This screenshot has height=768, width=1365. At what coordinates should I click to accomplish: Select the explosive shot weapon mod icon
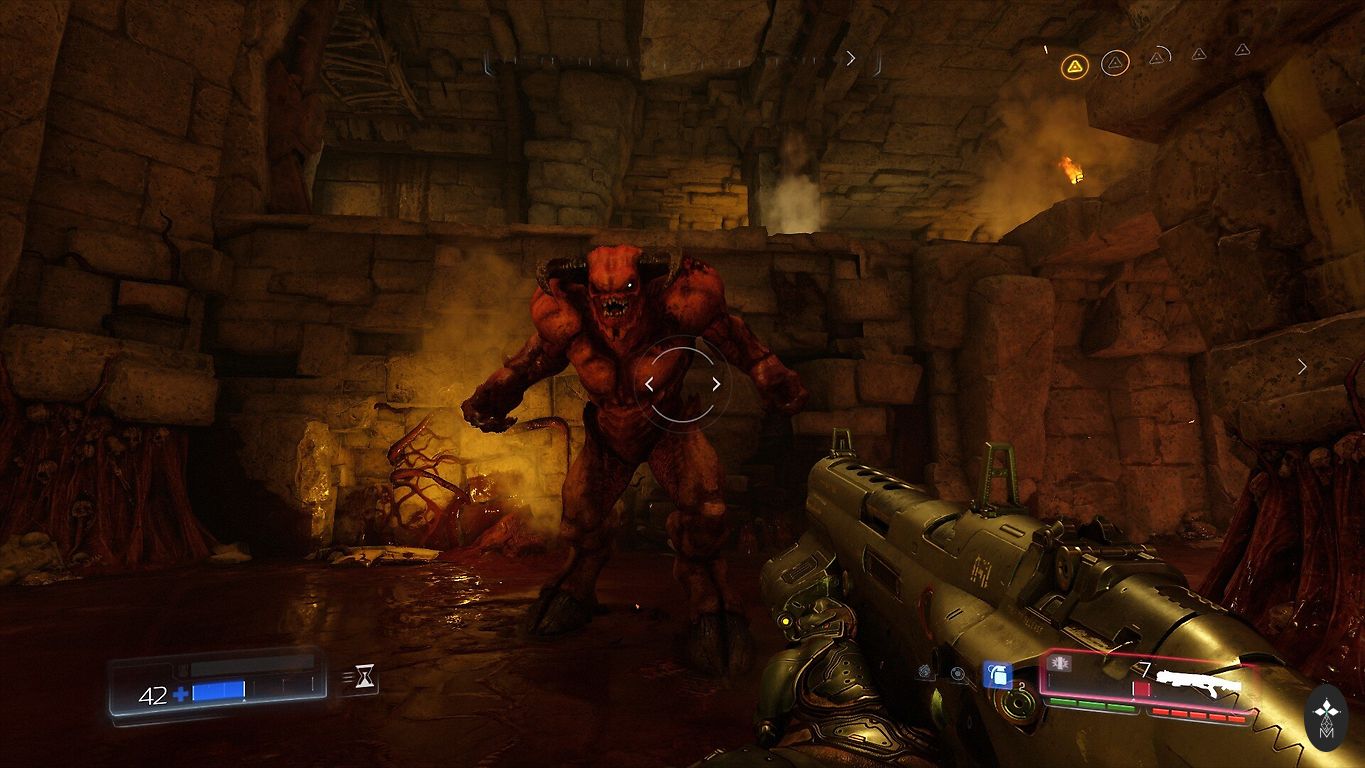[1060, 665]
